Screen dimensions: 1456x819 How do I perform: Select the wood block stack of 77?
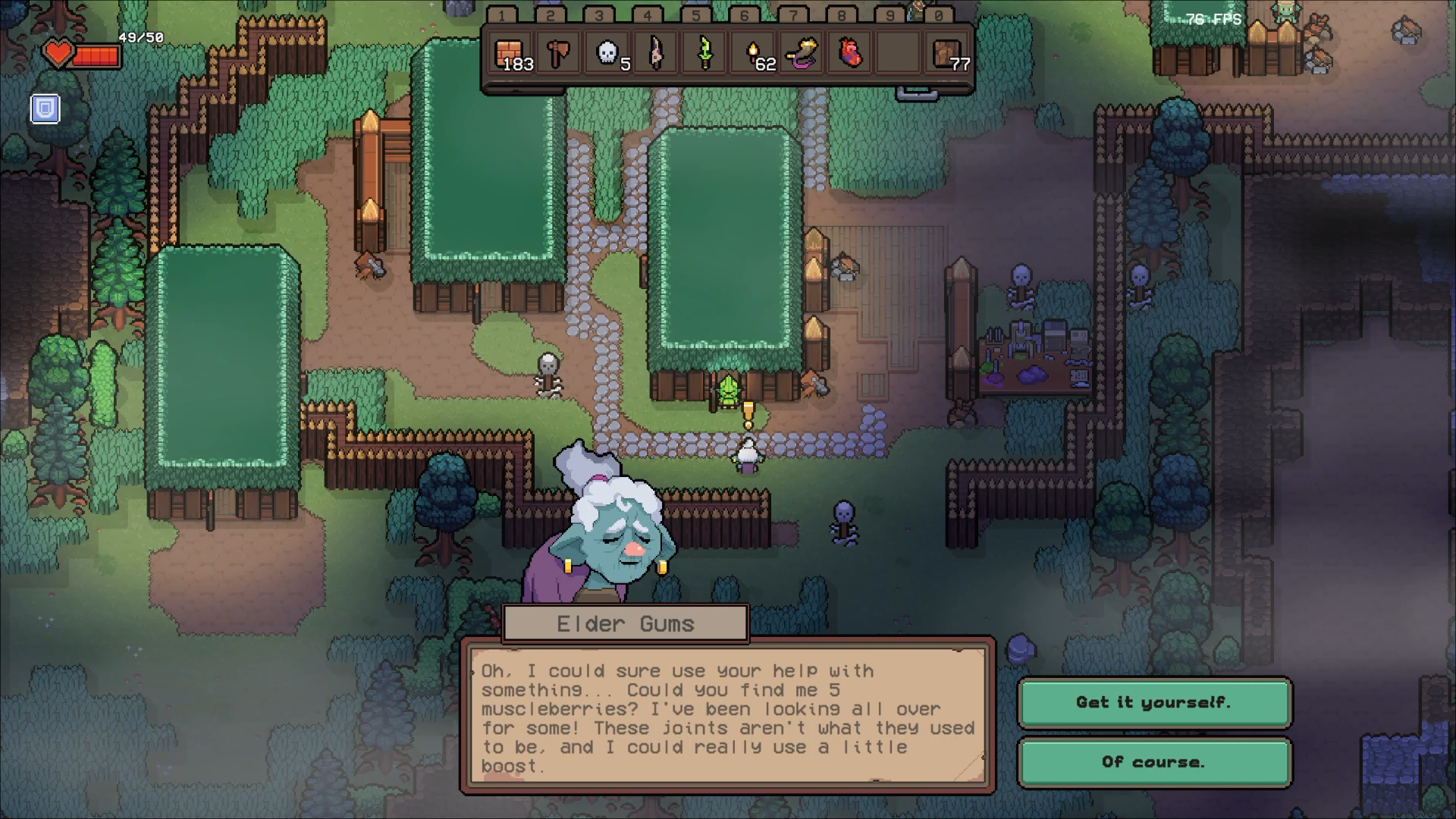coord(948,54)
